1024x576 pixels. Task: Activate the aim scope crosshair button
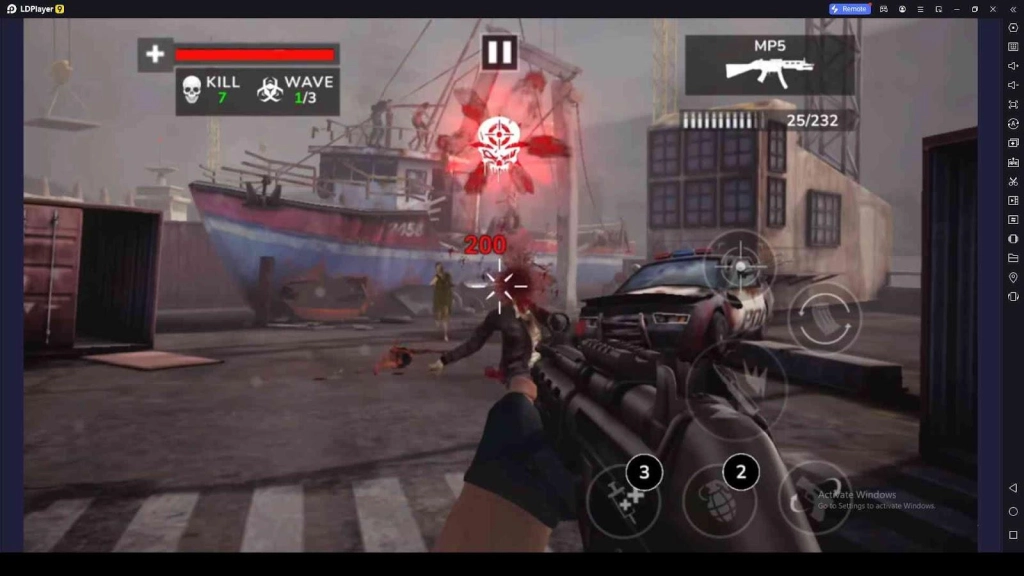pyautogui.click(x=740, y=267)
